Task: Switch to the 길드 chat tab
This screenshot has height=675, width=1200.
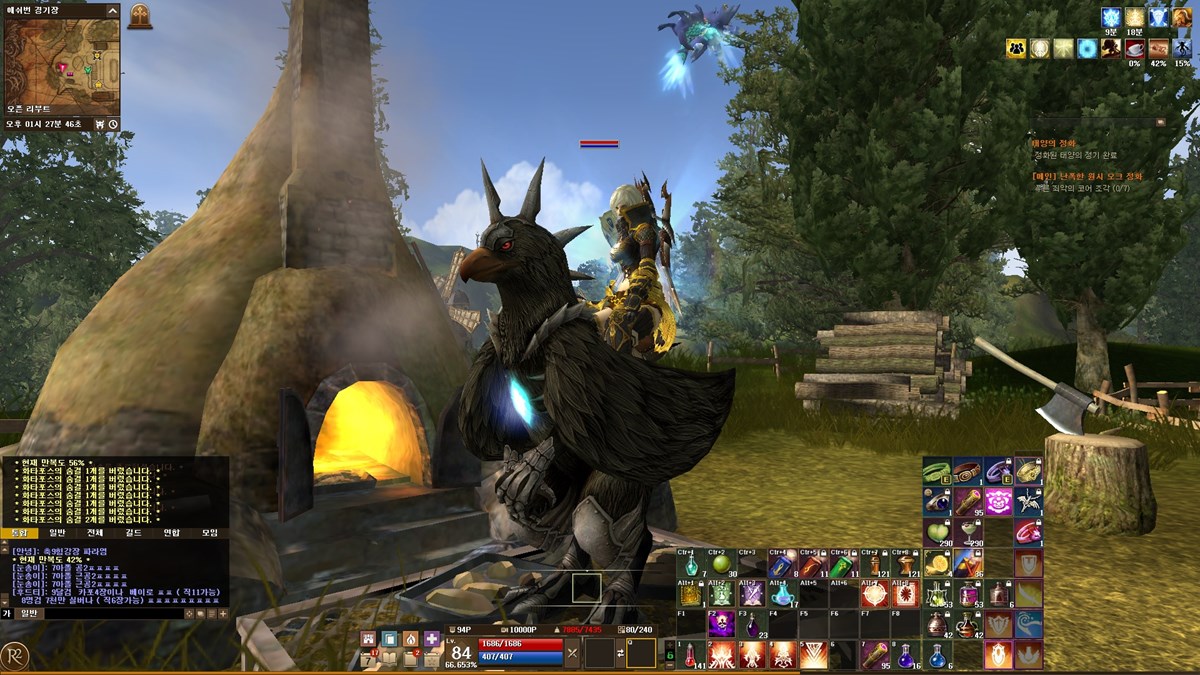Action: coord(133,533)
